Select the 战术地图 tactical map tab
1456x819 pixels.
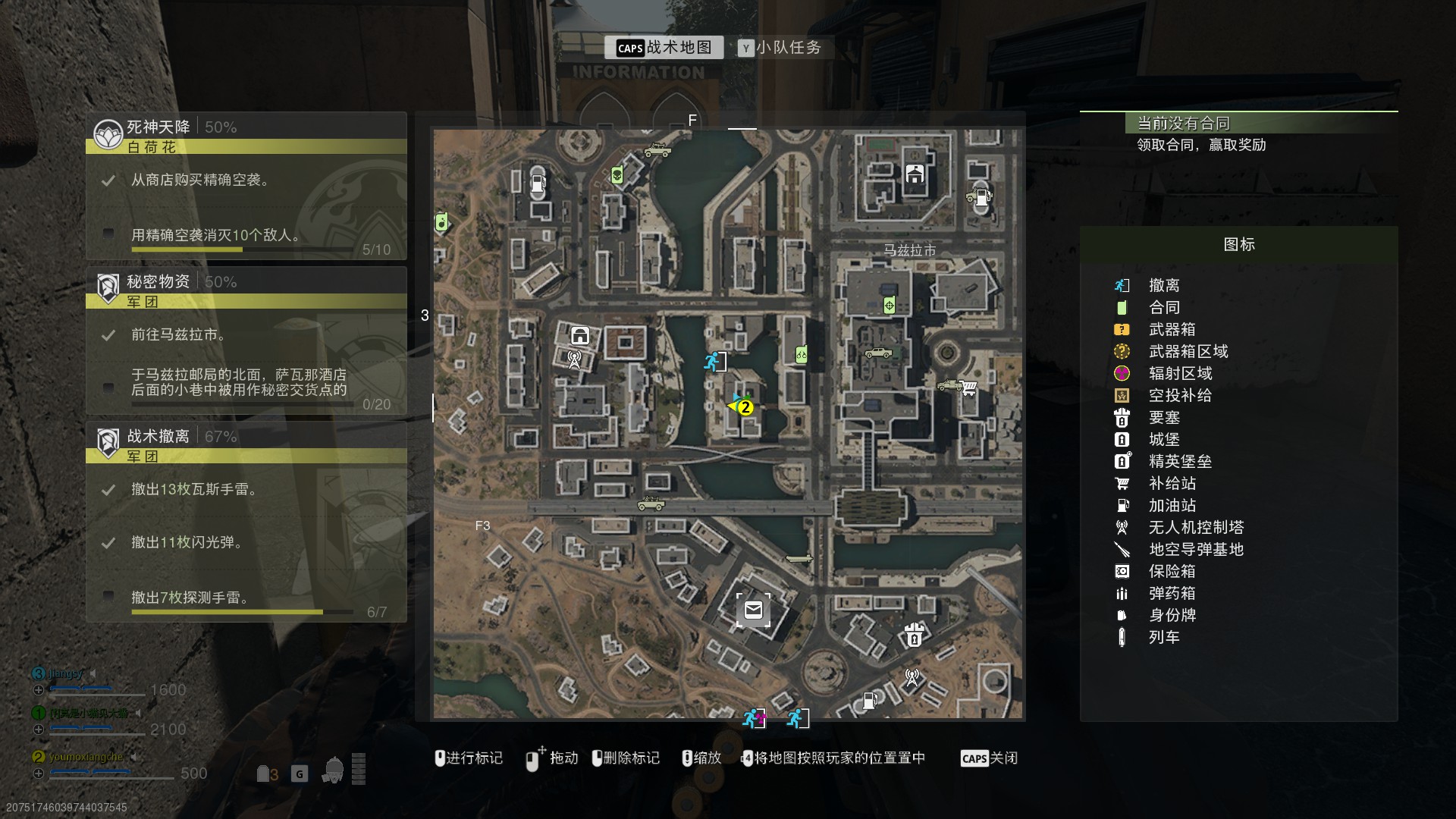(x=664, y=48)
